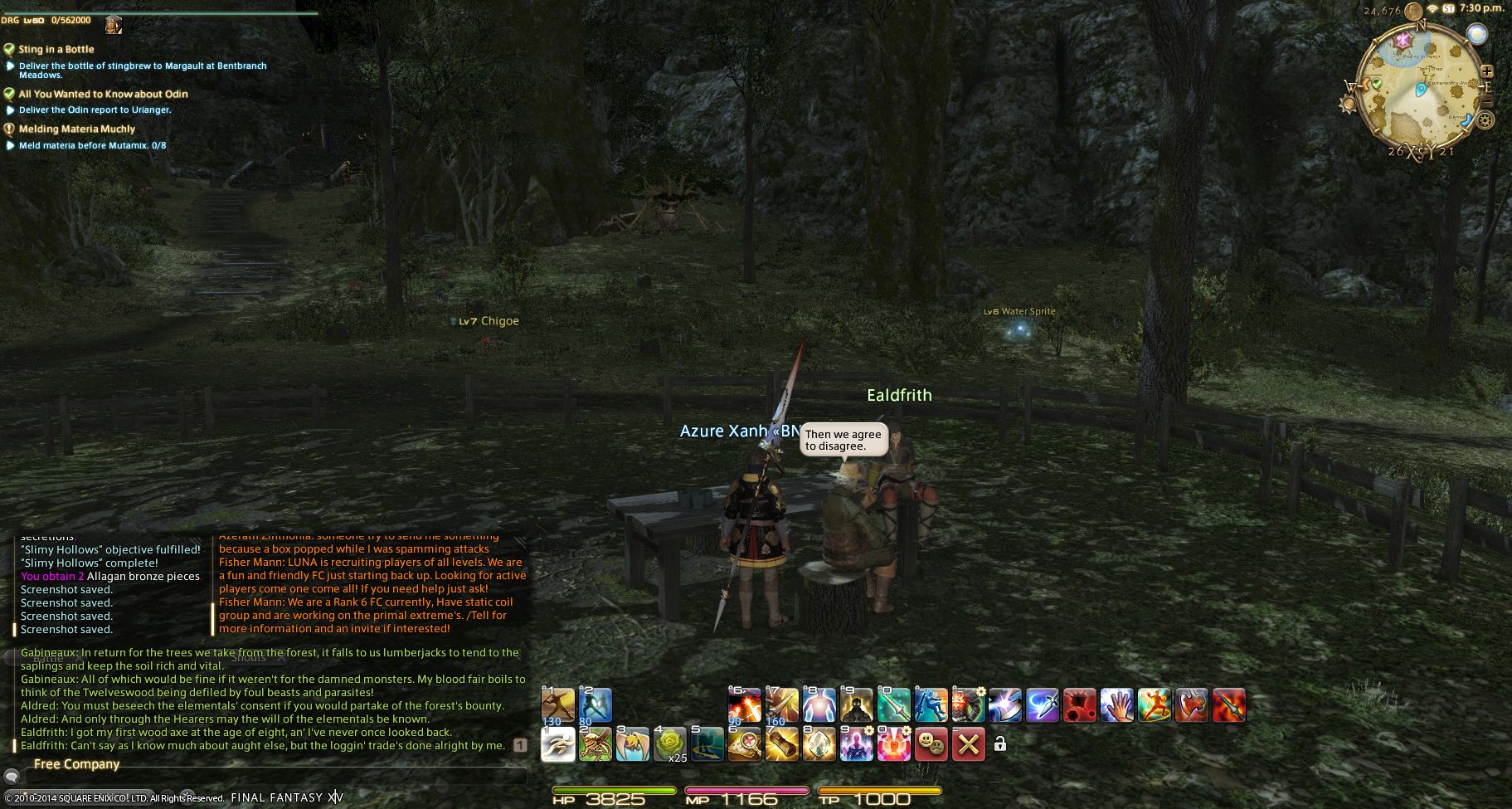This screenshot has height=809, width=1512.
Task: Open the Sting in a Bottle quest entry
Action: coord(56,49)
